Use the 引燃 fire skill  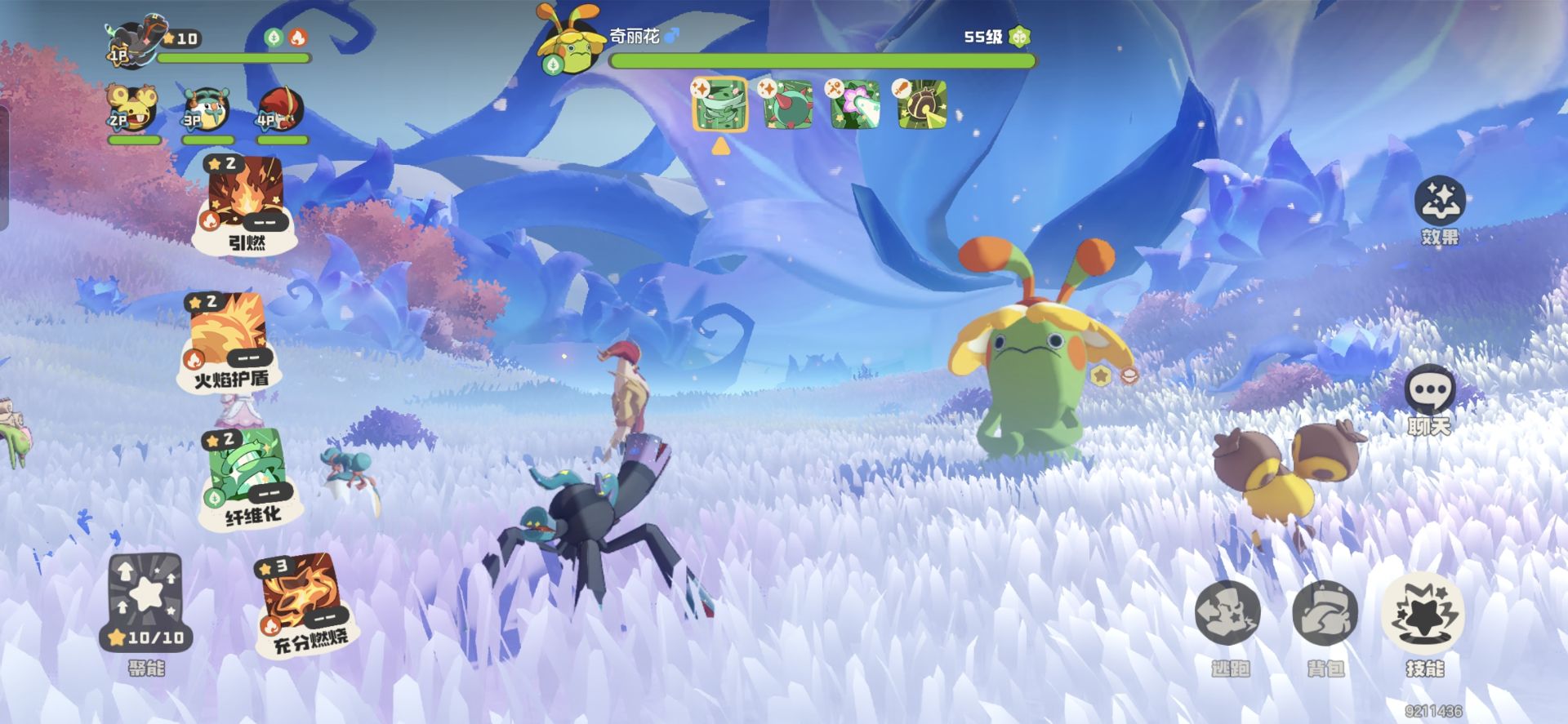(245, 202)
